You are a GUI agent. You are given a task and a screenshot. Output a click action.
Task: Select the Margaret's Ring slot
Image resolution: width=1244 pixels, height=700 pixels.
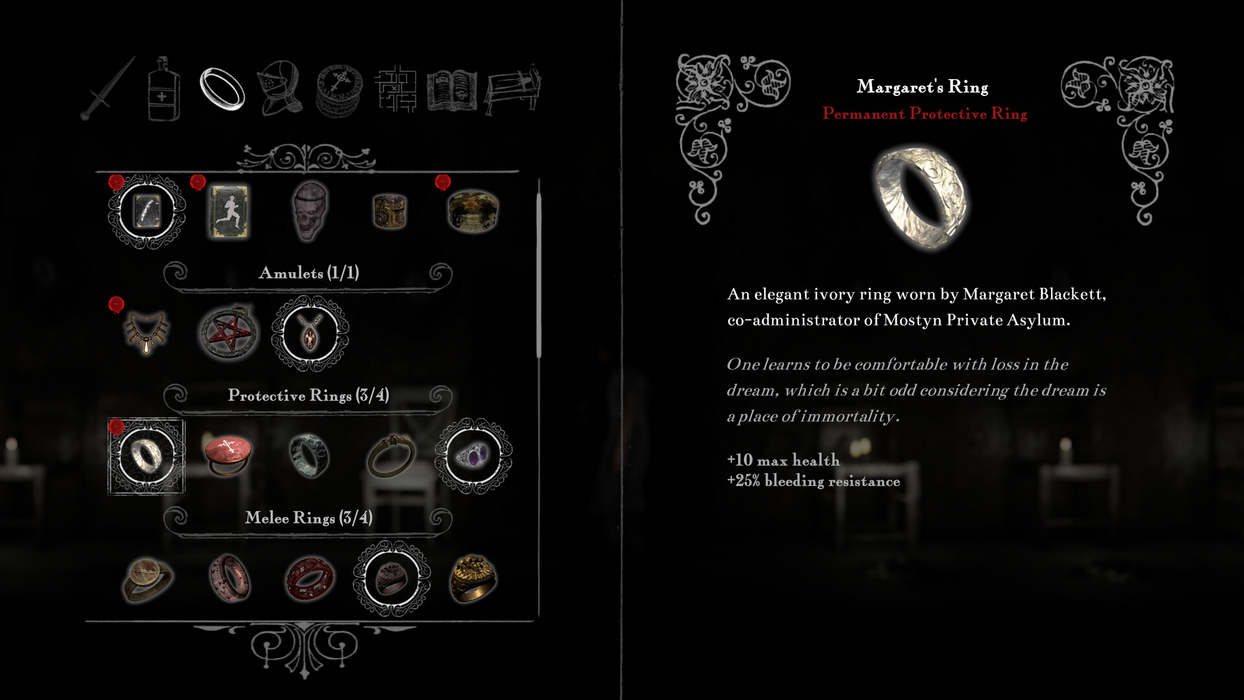[147, 455]
